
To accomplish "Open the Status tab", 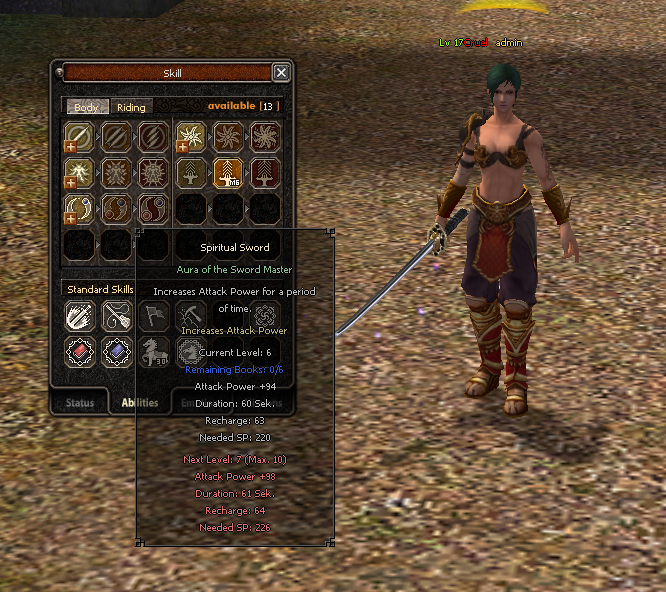I will tap(80, 403).
